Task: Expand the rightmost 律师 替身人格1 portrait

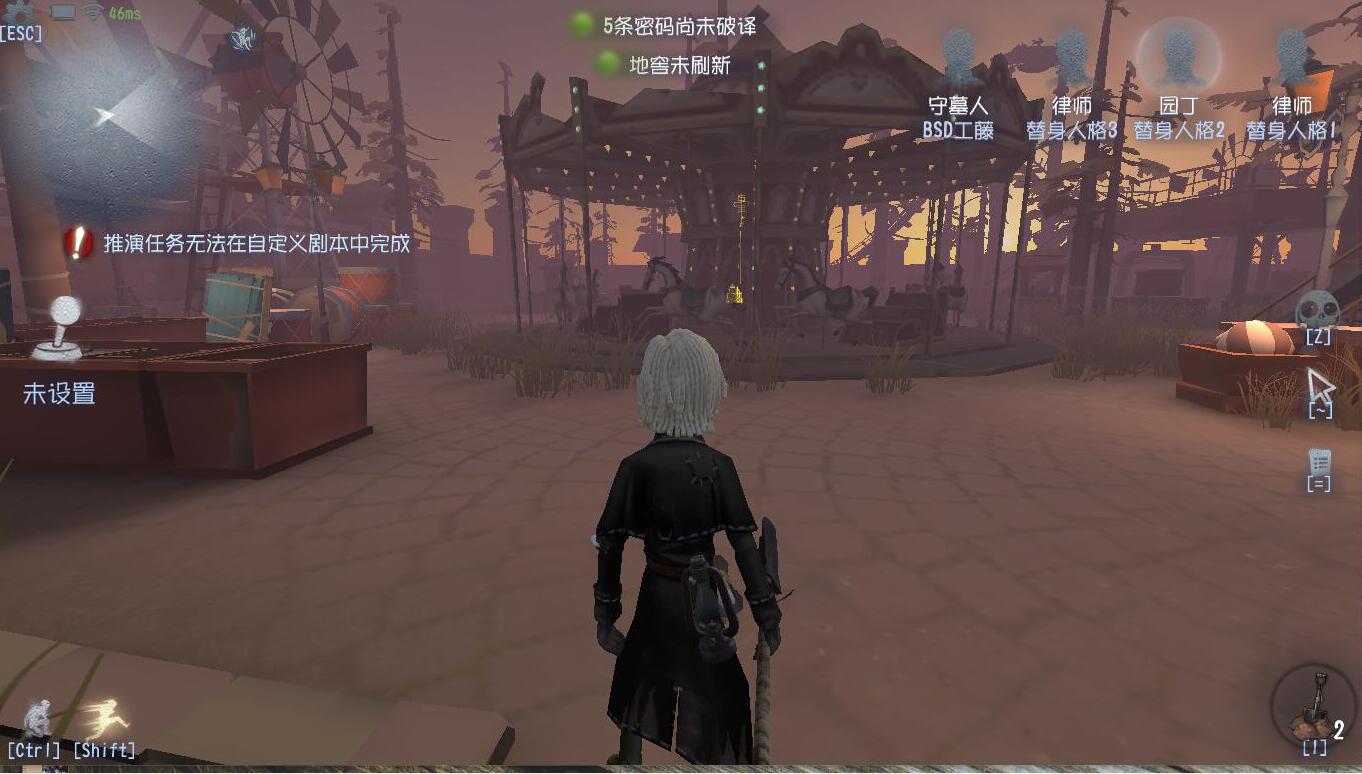Action: click(1290, 55)
